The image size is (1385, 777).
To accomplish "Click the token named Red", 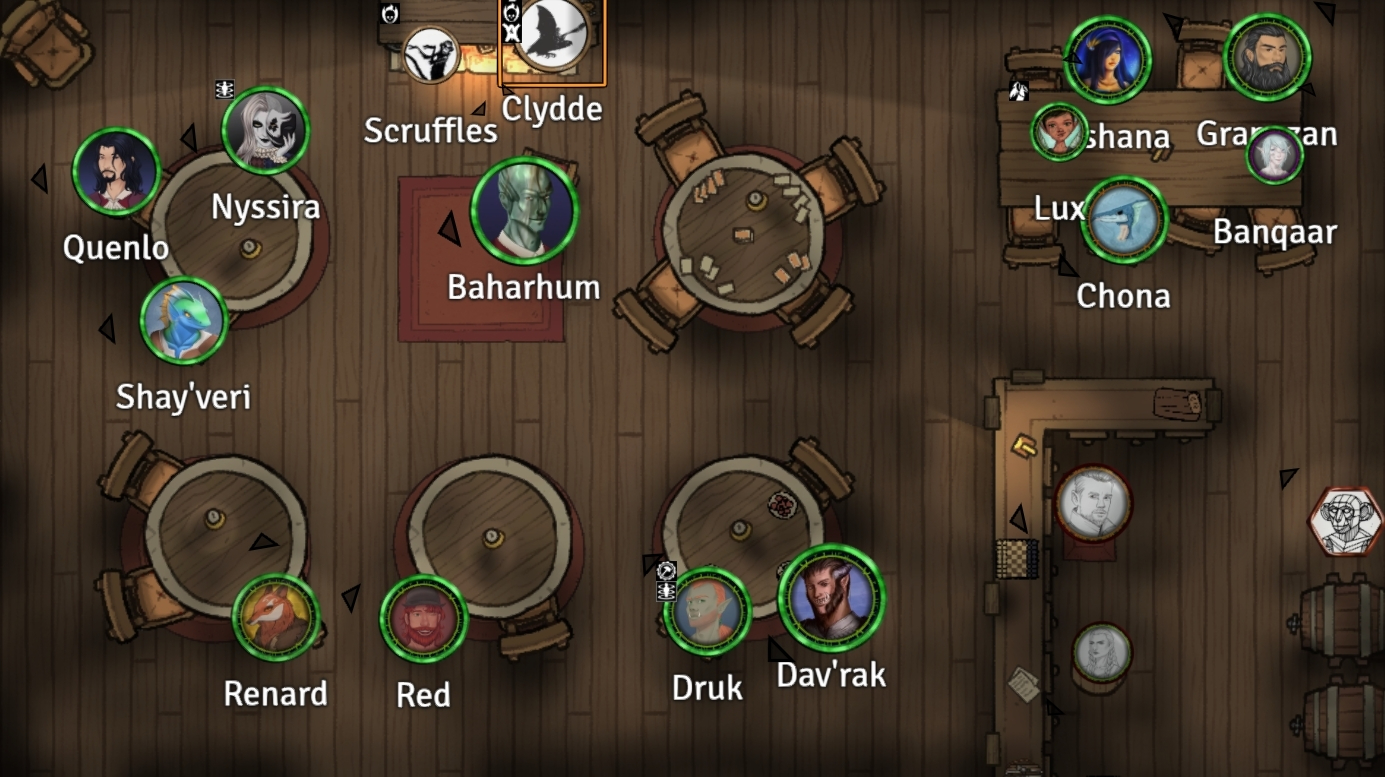I will tap(424, 619).
